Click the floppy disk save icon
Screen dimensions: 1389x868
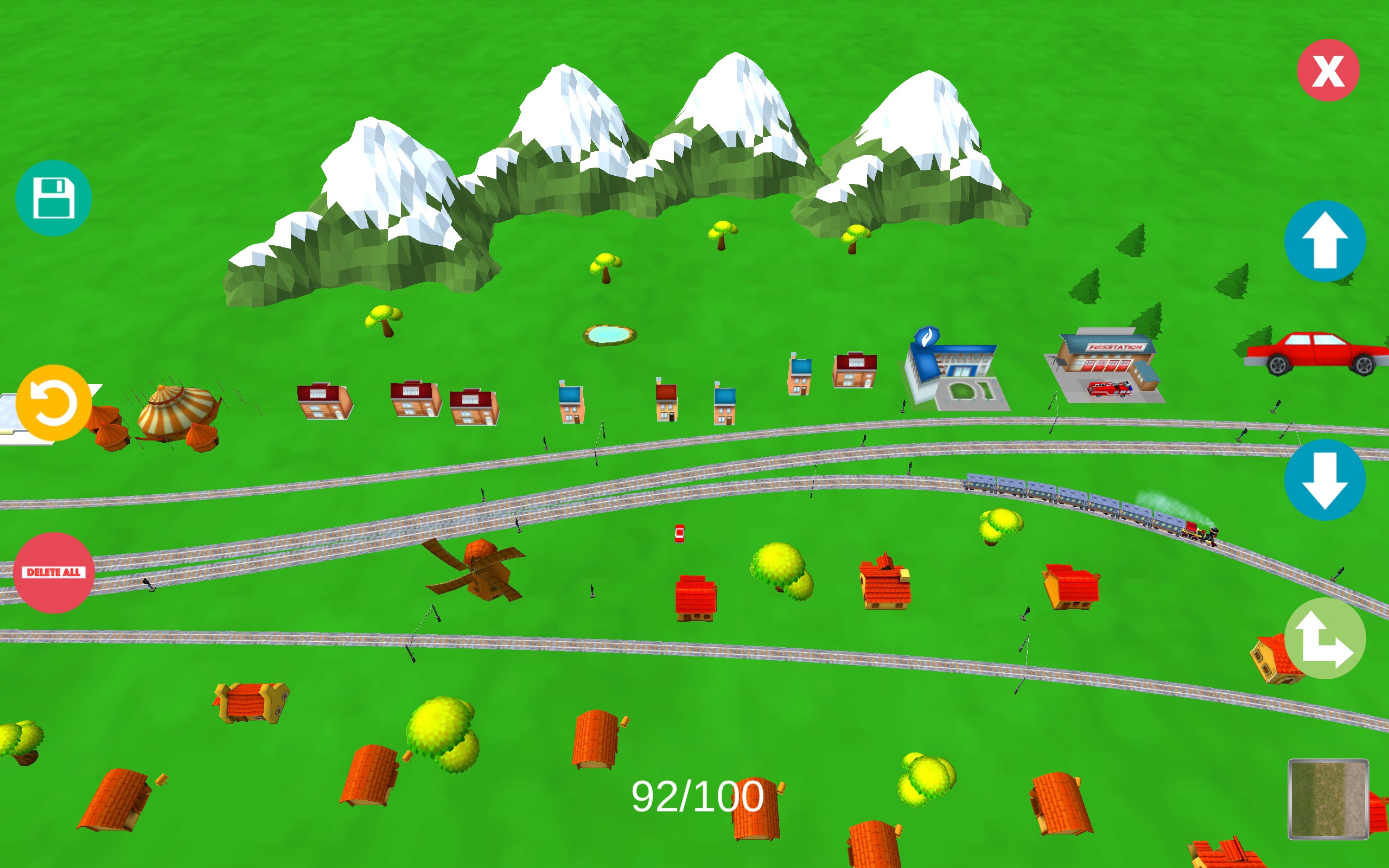point(53,197)
